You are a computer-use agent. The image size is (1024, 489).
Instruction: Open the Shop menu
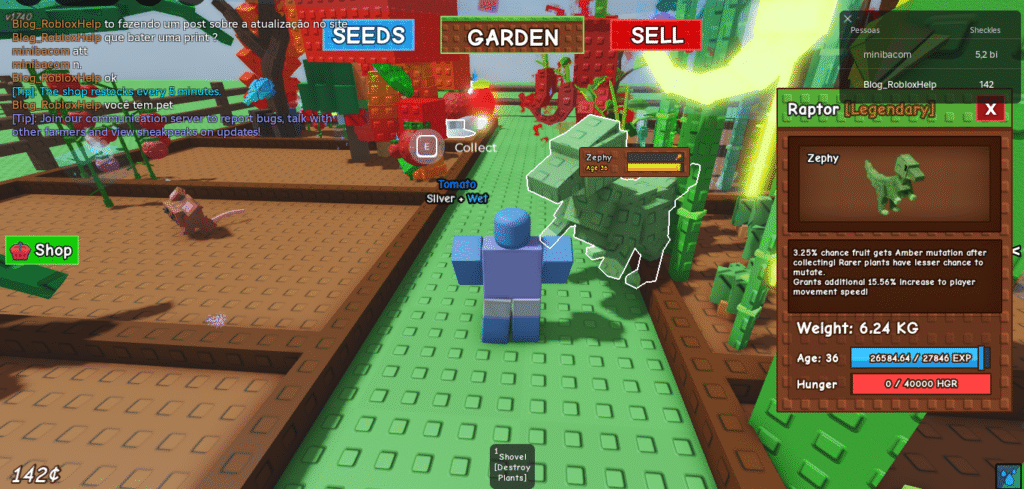42,250
